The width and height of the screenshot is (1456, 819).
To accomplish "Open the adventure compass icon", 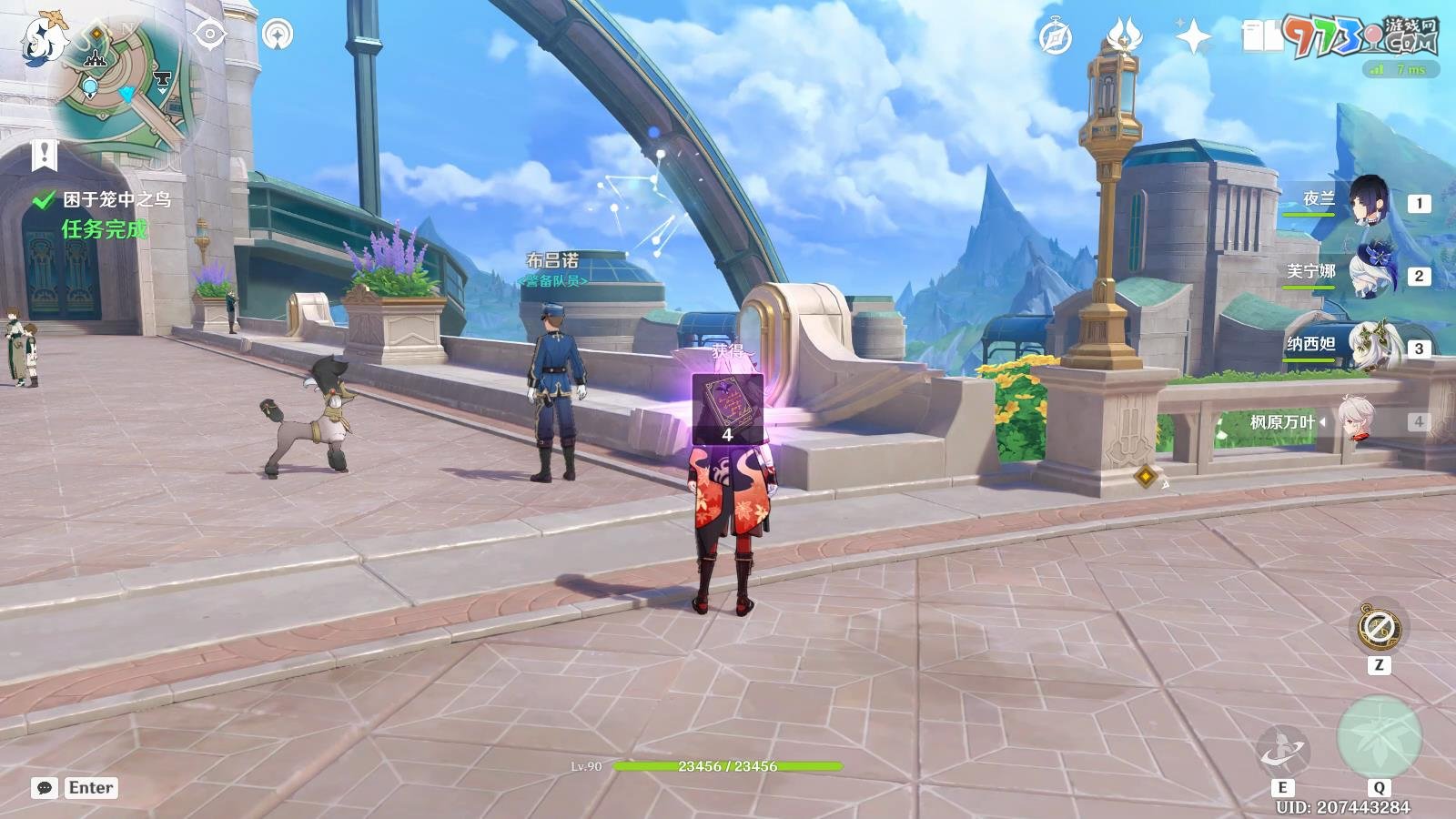I will click(x=1056, y=37).
